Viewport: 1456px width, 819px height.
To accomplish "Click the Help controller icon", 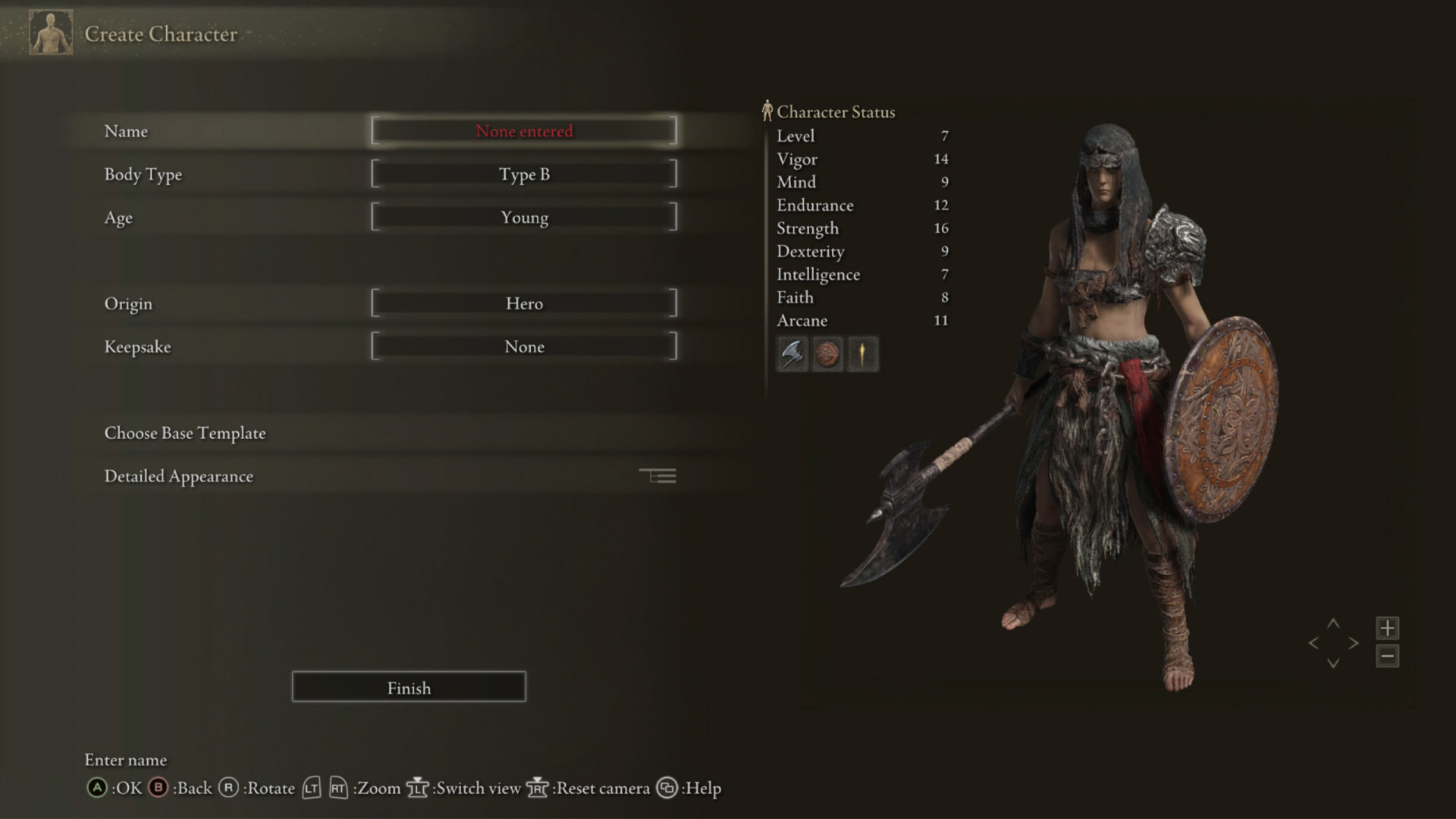I will 668,788.
